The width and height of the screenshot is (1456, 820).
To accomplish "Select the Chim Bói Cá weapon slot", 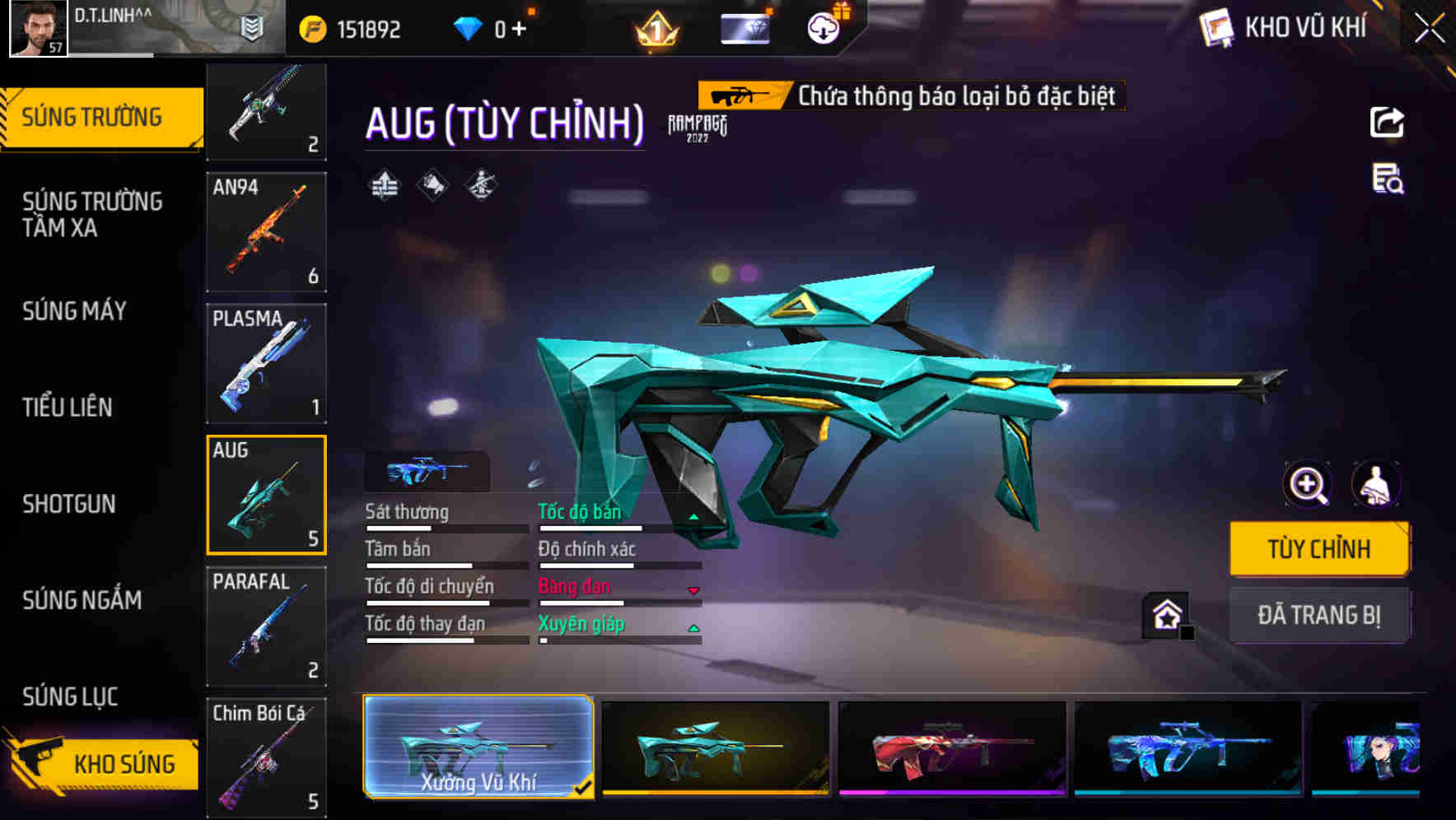I will click(266, 757).
